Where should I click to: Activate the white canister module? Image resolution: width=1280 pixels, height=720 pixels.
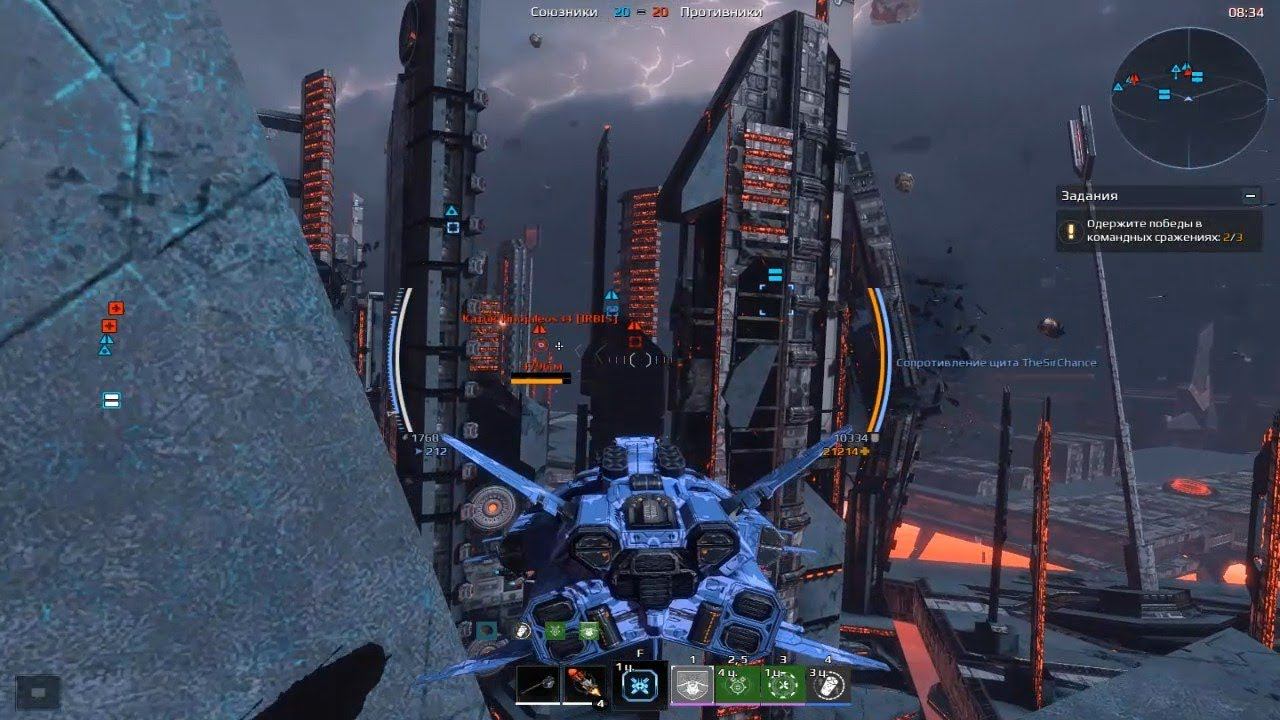(x=828, y=686)
